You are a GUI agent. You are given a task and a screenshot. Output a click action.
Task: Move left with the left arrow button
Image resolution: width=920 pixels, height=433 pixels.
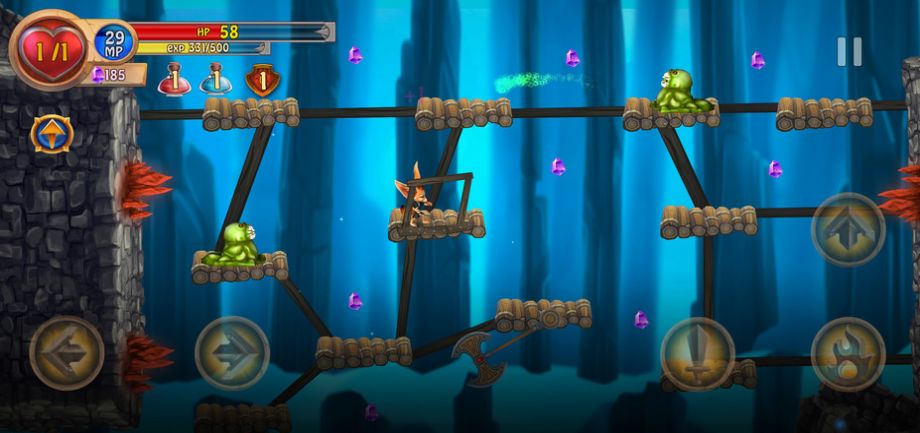click(x=67, y=353)
